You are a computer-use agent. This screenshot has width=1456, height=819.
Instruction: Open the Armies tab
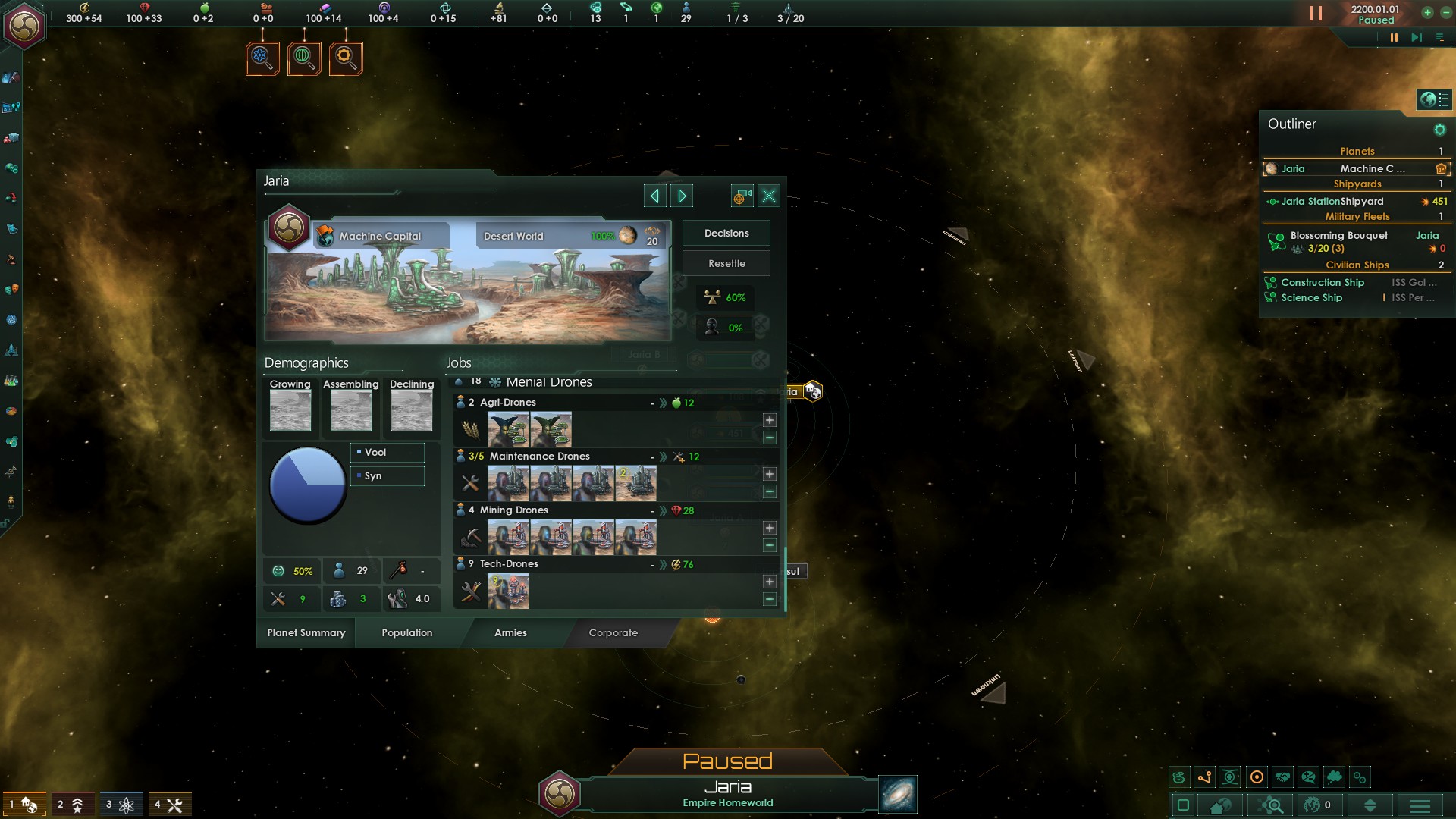pyautogui.click(x=510, y=633)
